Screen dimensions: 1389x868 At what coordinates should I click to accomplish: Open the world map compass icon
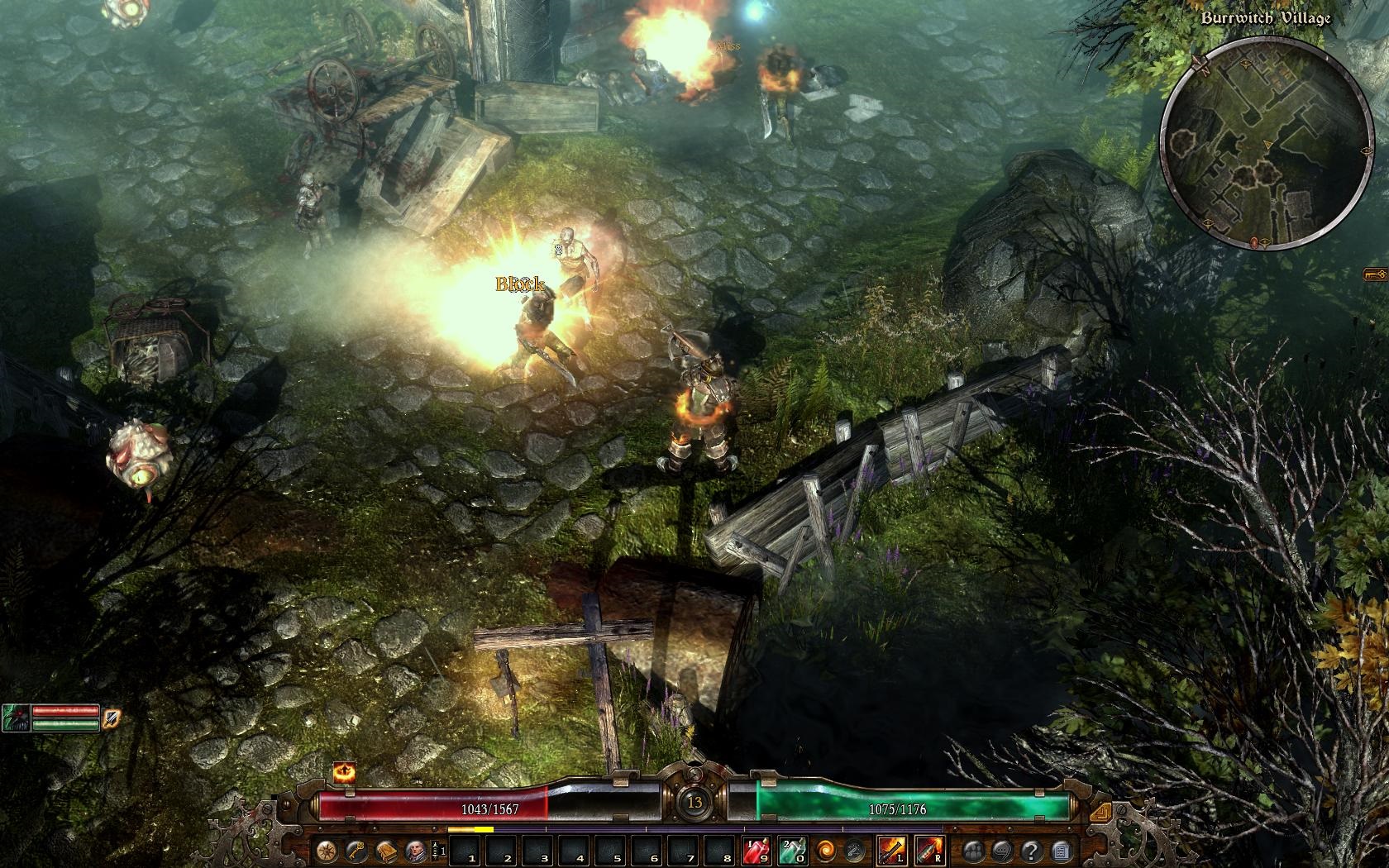click(327, 851)
